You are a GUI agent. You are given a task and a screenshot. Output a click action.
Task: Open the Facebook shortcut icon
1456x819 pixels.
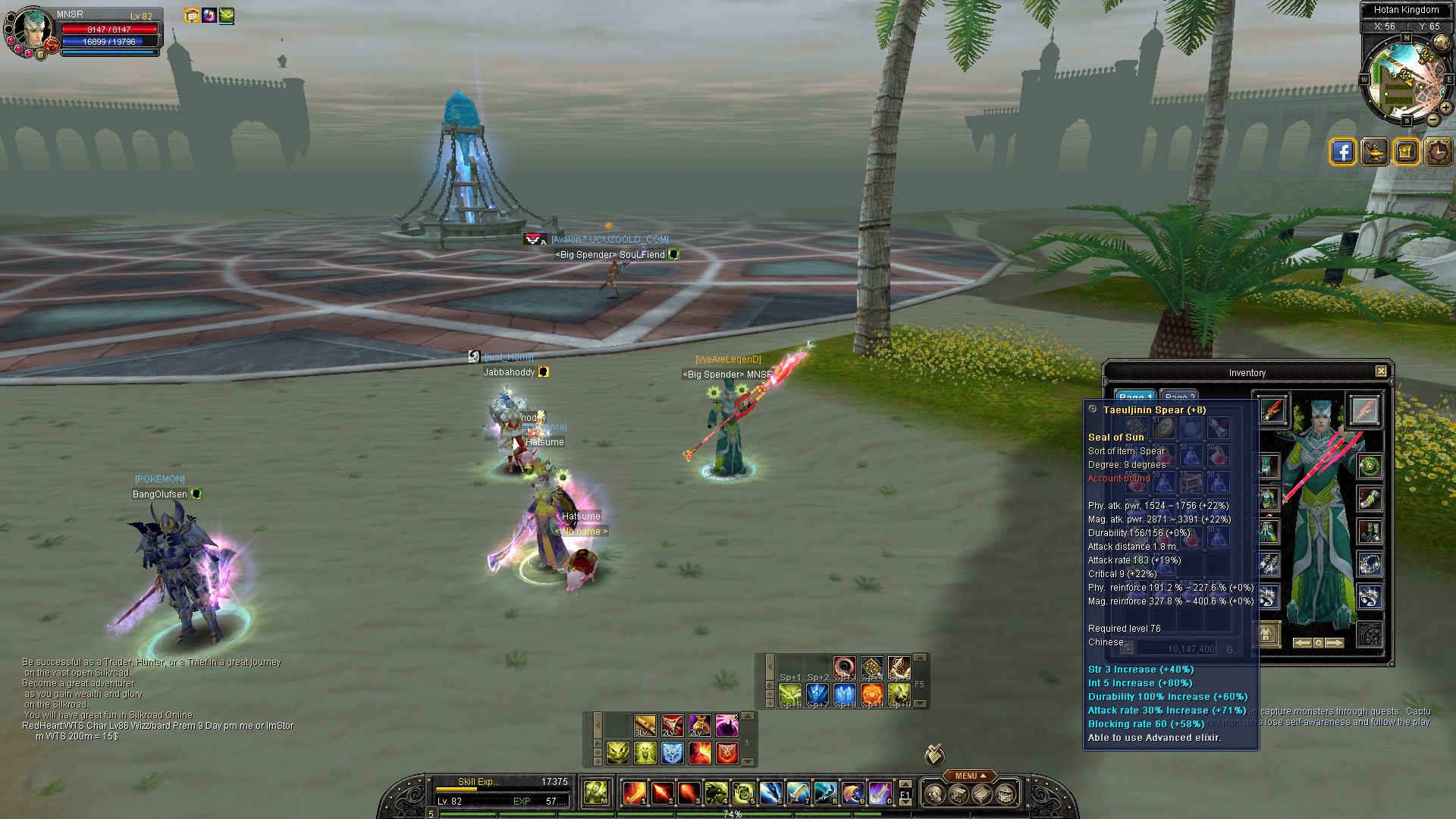1342,152
